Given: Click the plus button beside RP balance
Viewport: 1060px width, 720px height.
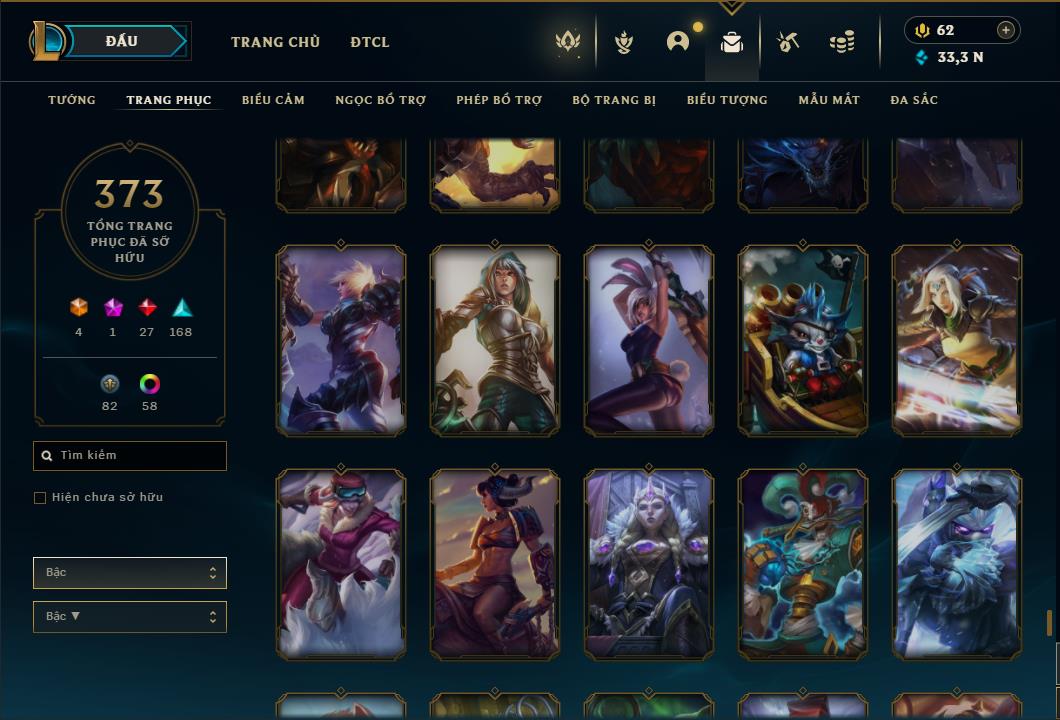Looking at the screenshot, I should point(1006,30).
